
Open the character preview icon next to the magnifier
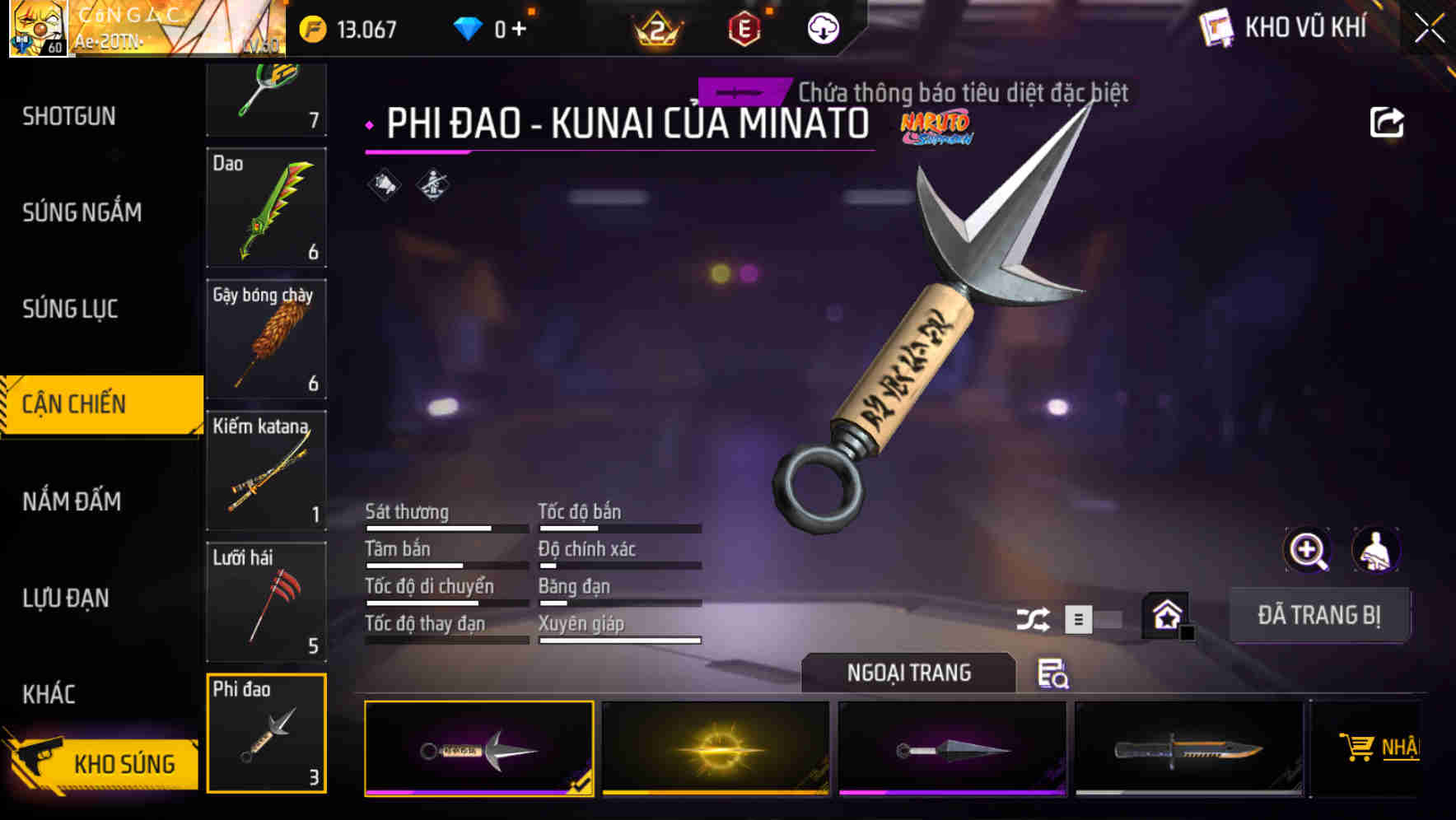(x=1377, y=549)
